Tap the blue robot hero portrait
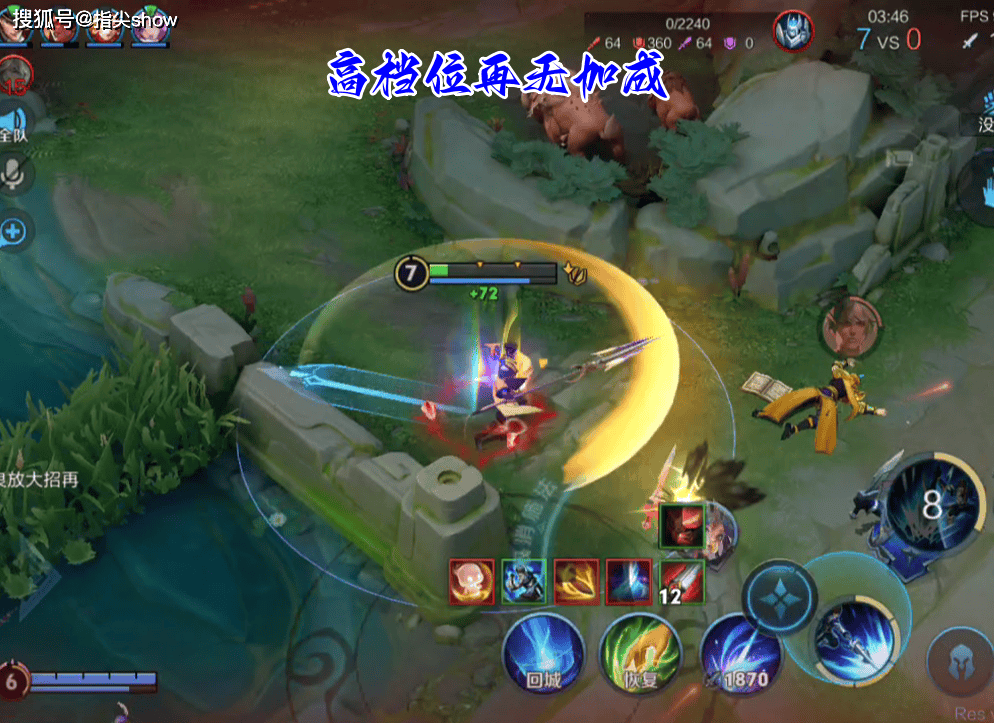The height and width of the screenshot is (723, 994). coord(794,31)
